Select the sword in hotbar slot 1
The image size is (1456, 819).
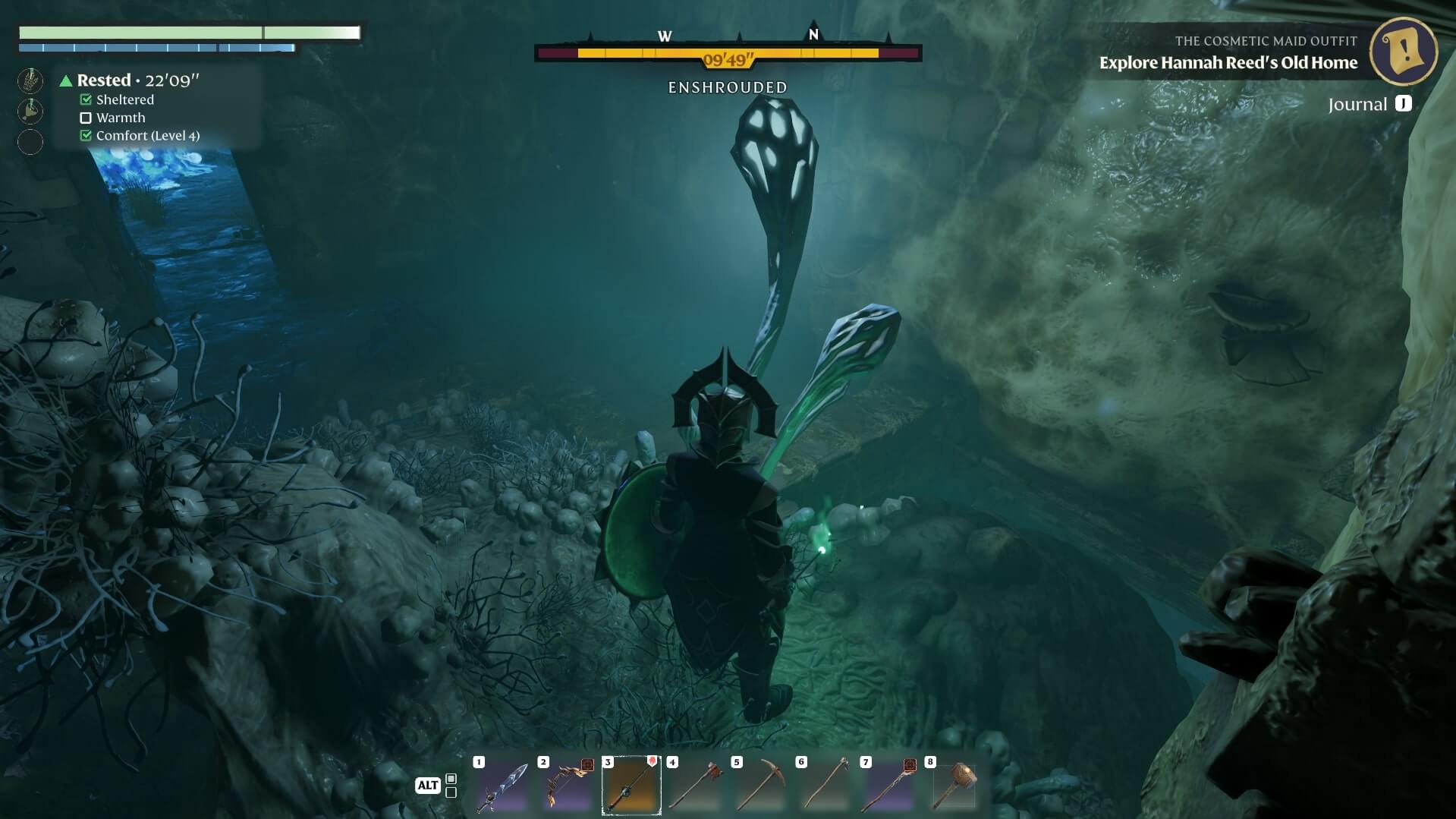(x=502, y=785)
